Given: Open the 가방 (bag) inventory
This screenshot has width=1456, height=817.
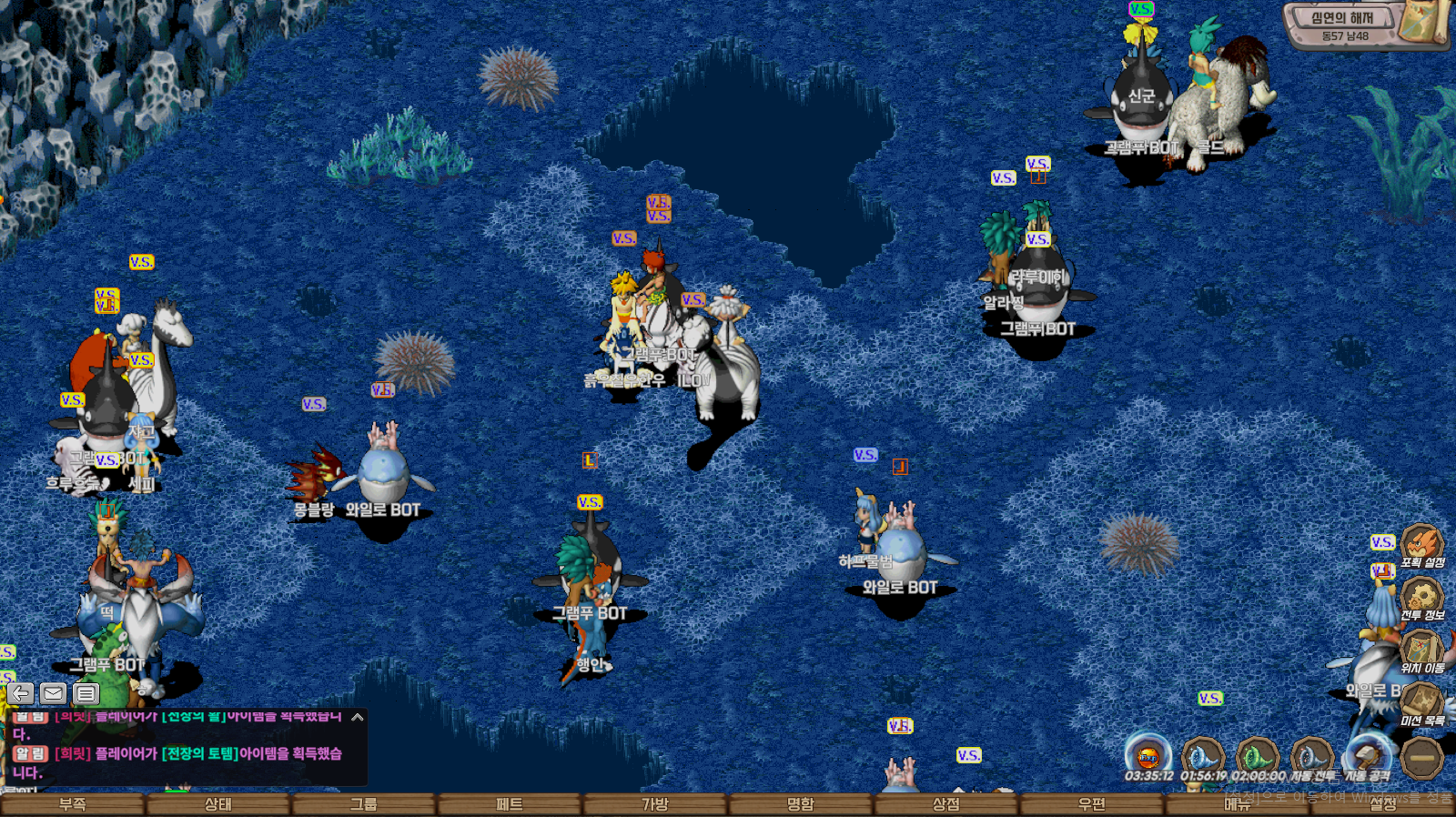Looking at the screenshot, I should click(x=655, y=804).
